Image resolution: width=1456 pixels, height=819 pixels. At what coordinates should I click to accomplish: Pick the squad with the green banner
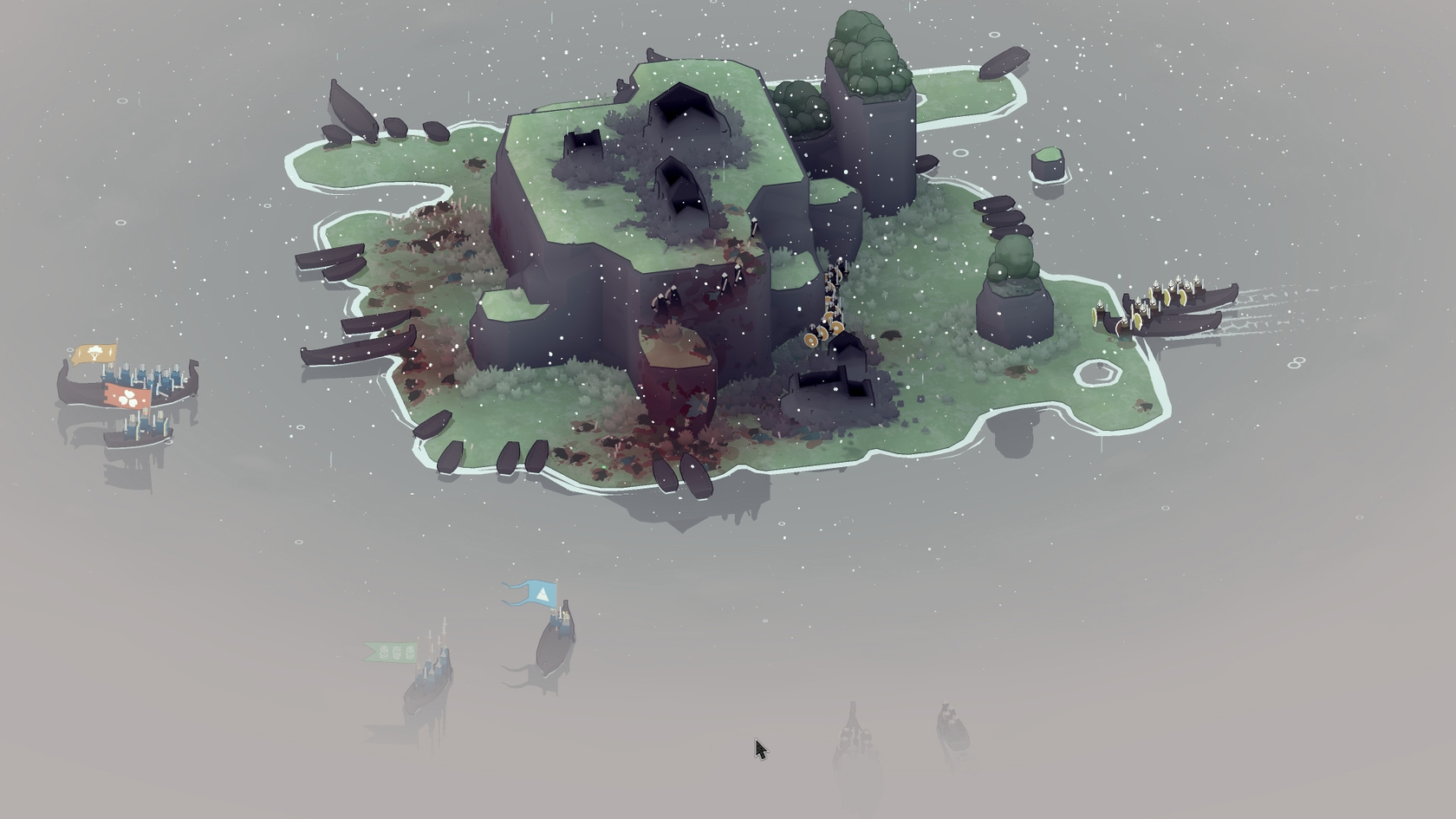coord(393,652)
